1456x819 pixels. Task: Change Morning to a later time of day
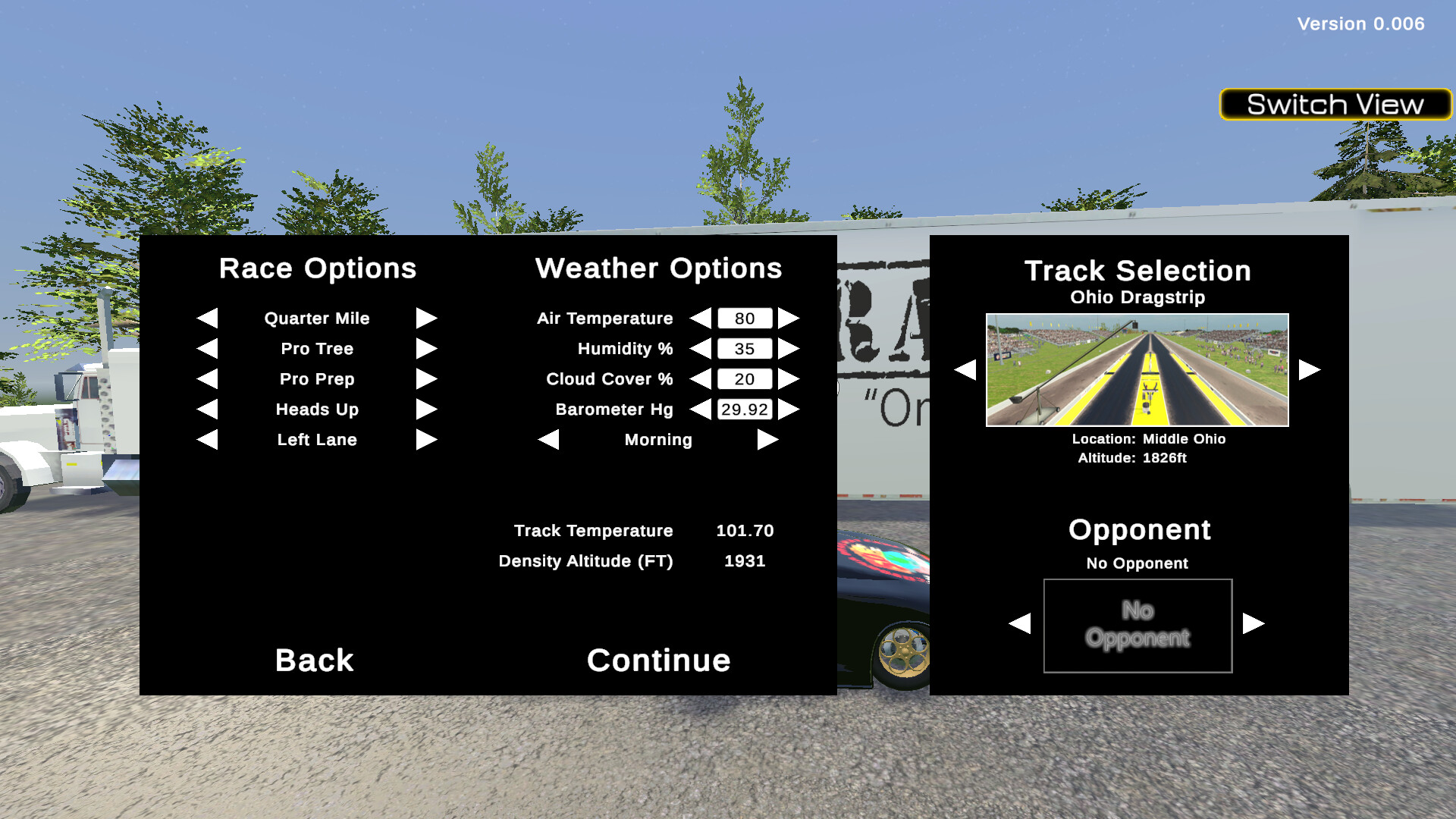click(x=767, y=440)
